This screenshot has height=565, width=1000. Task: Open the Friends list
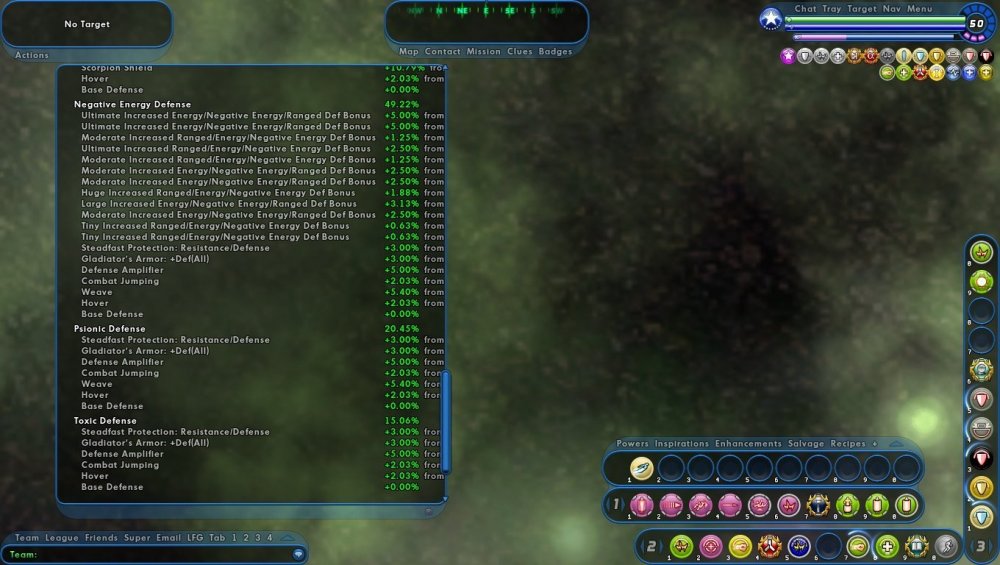coord(100,538)
